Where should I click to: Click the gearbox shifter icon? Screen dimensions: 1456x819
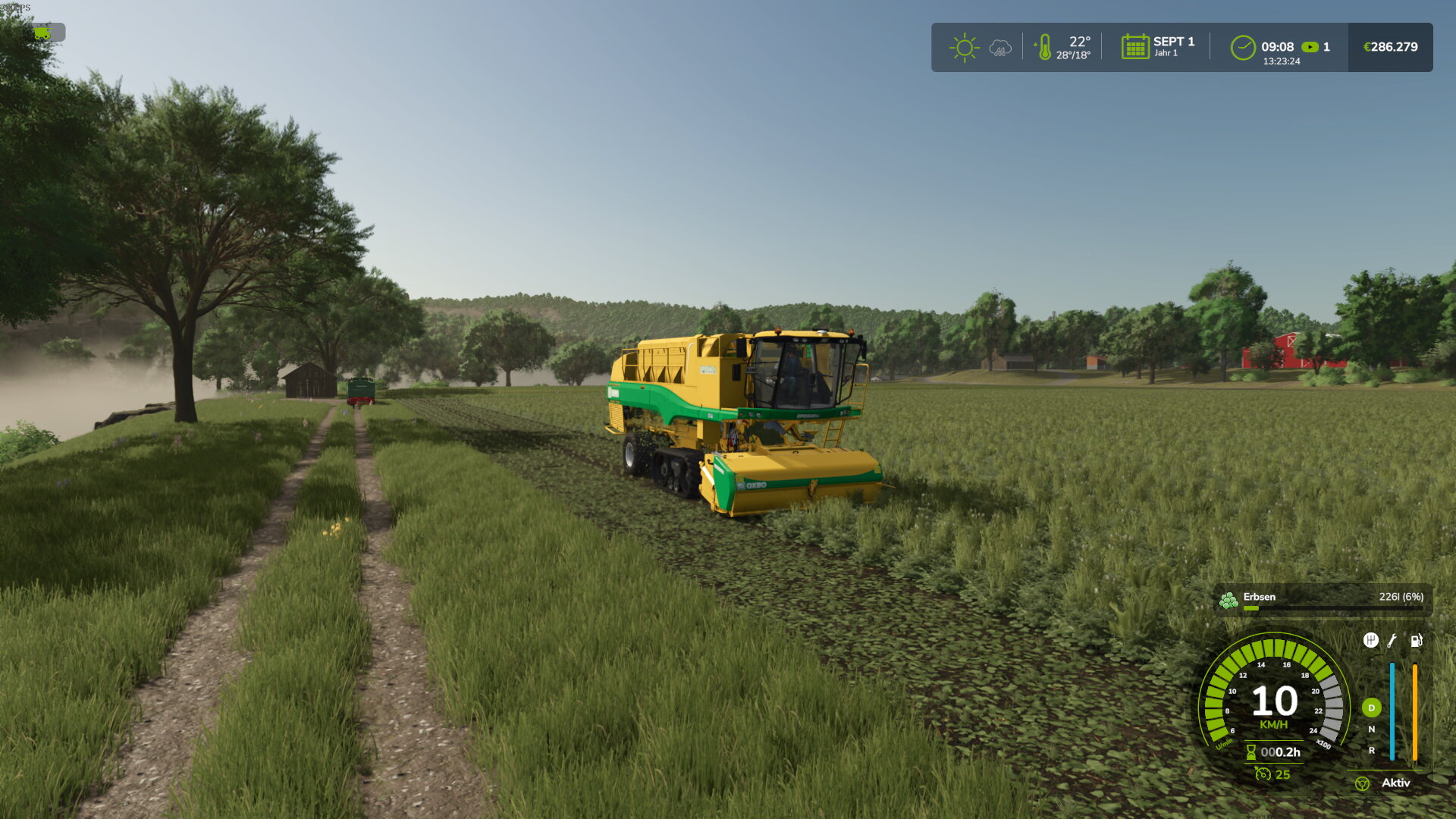[x=1370, y=641]
